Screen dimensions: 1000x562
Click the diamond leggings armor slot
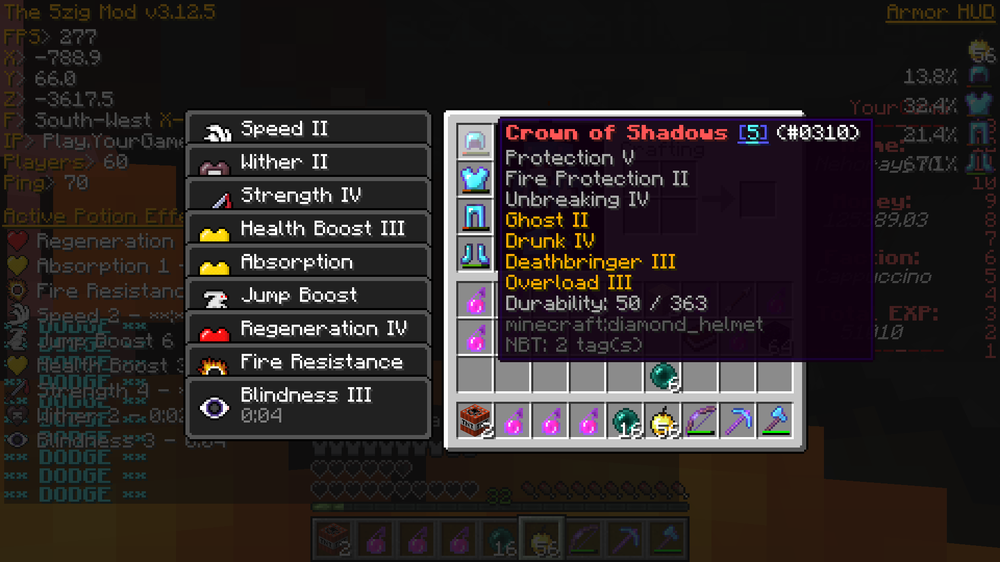pos(476,216)
